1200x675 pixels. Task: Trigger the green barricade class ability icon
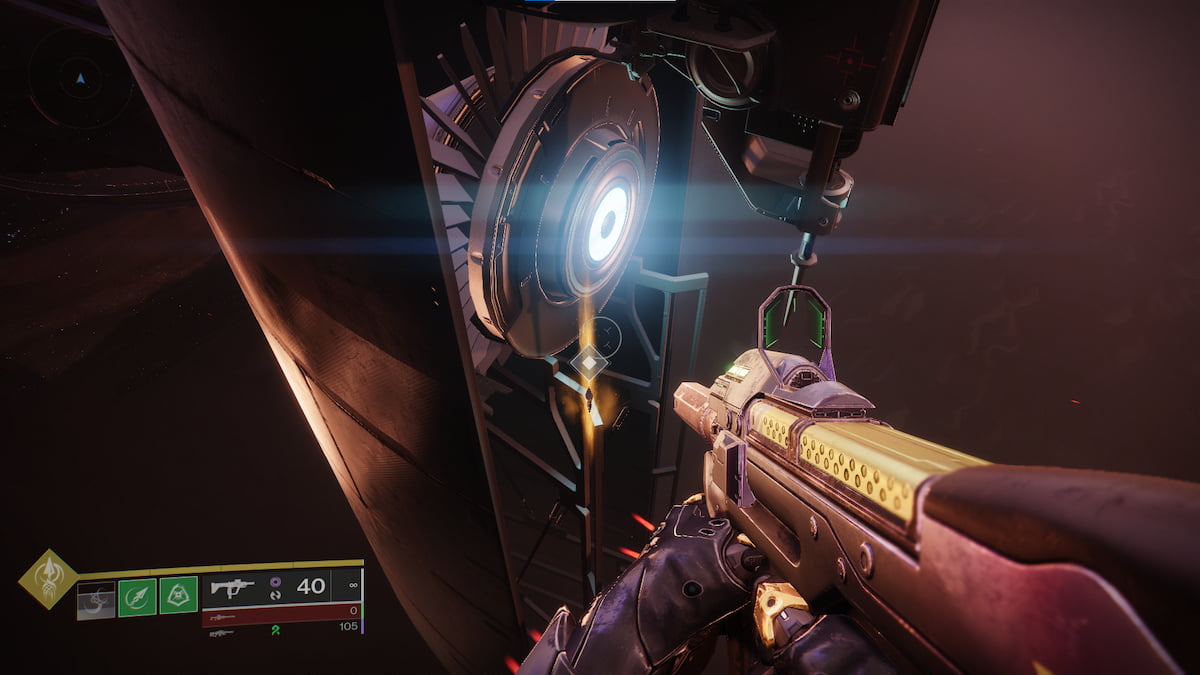click(178, 595)
